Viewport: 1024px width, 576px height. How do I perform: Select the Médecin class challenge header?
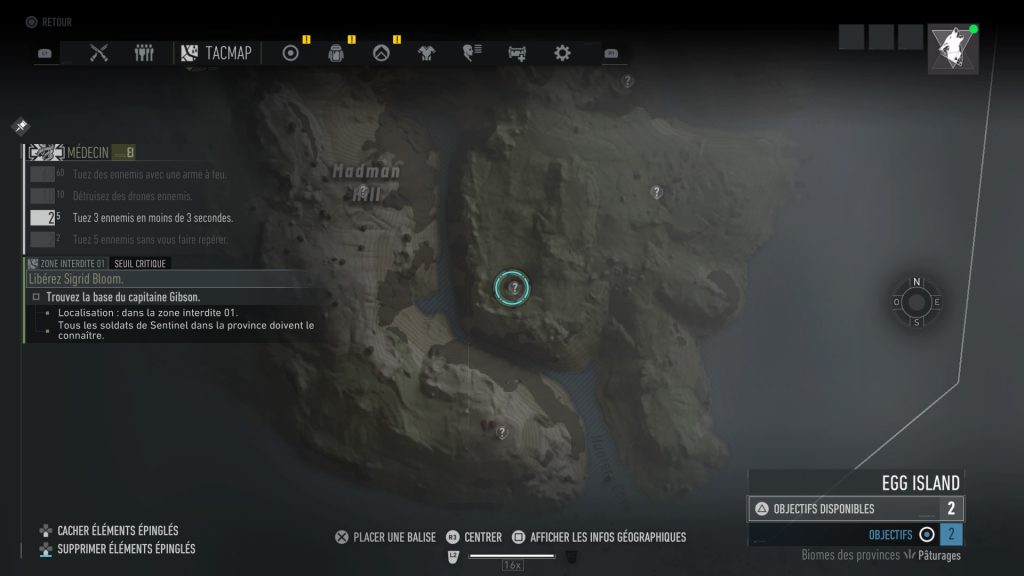click(x=87, y=153)
